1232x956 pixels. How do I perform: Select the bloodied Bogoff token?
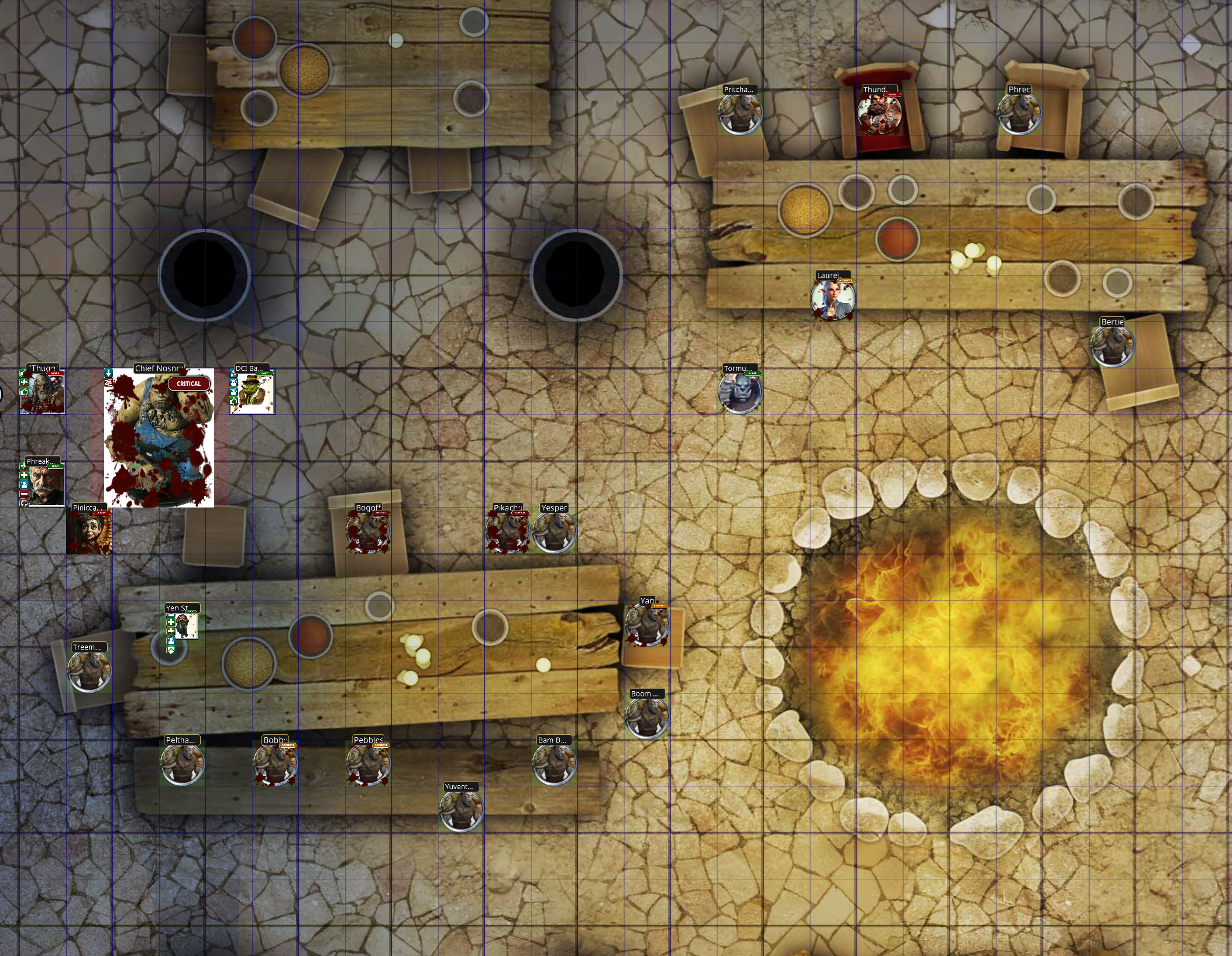click(x=368, y=532)
